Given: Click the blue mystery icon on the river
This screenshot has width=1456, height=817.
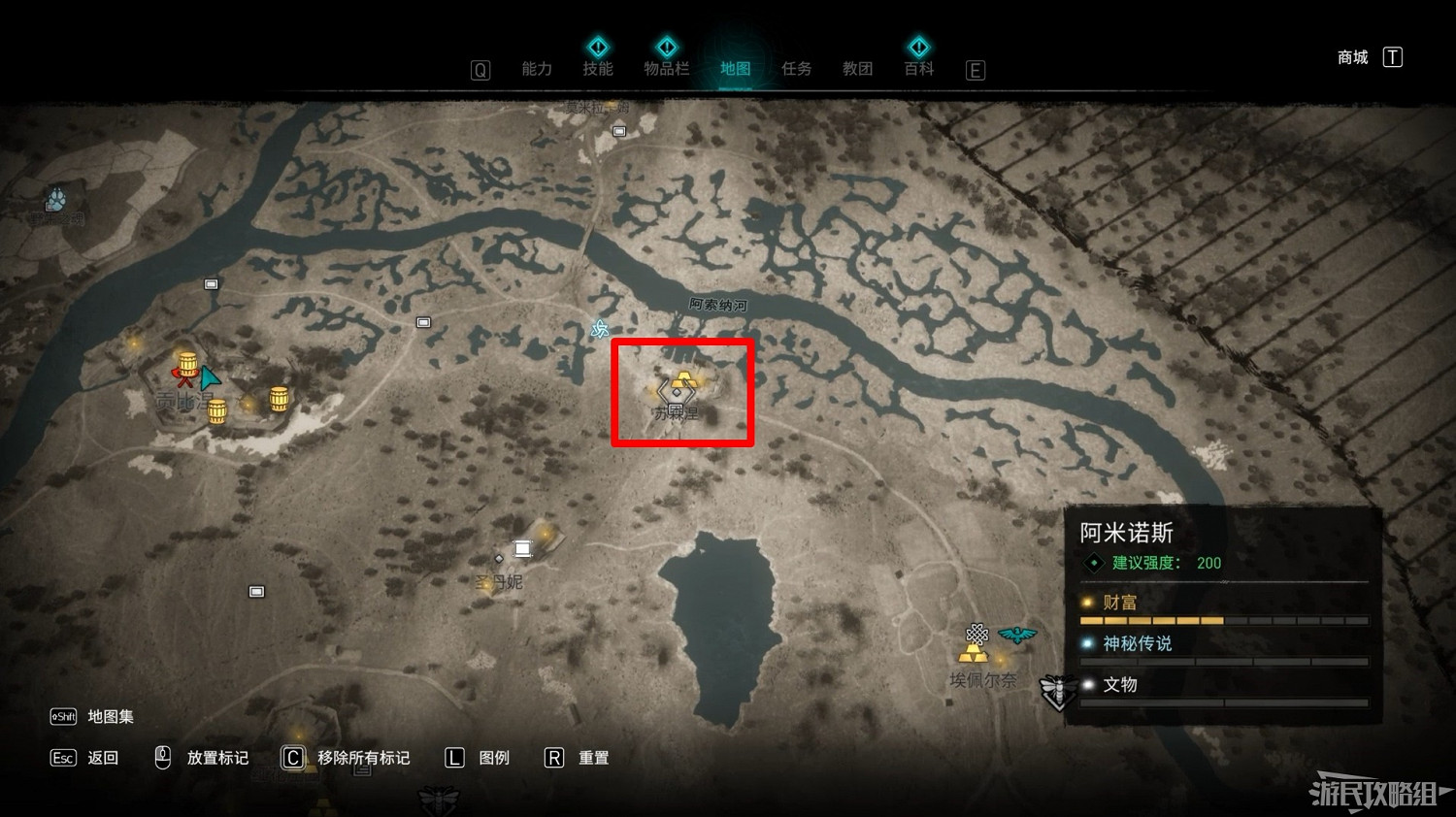Looking at the screenshot, I should 599,329.
